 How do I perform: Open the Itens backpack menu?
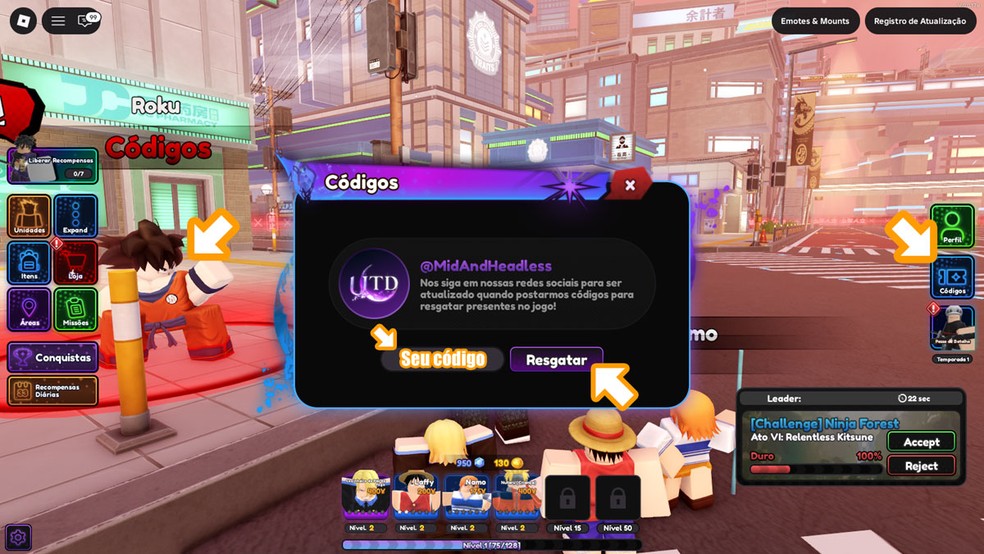point(29,263)
